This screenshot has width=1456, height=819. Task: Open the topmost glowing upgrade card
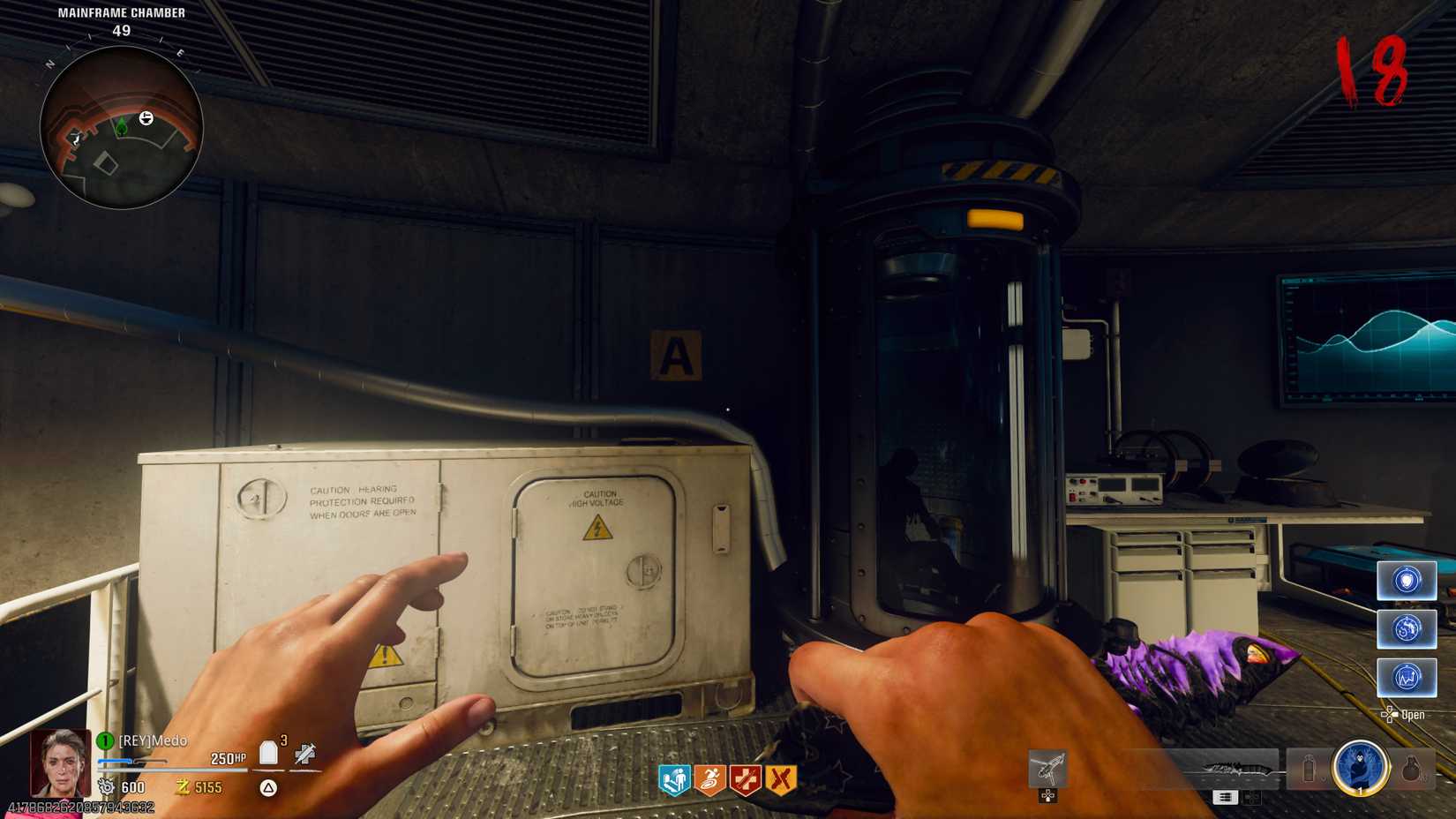click(1407, 582)
